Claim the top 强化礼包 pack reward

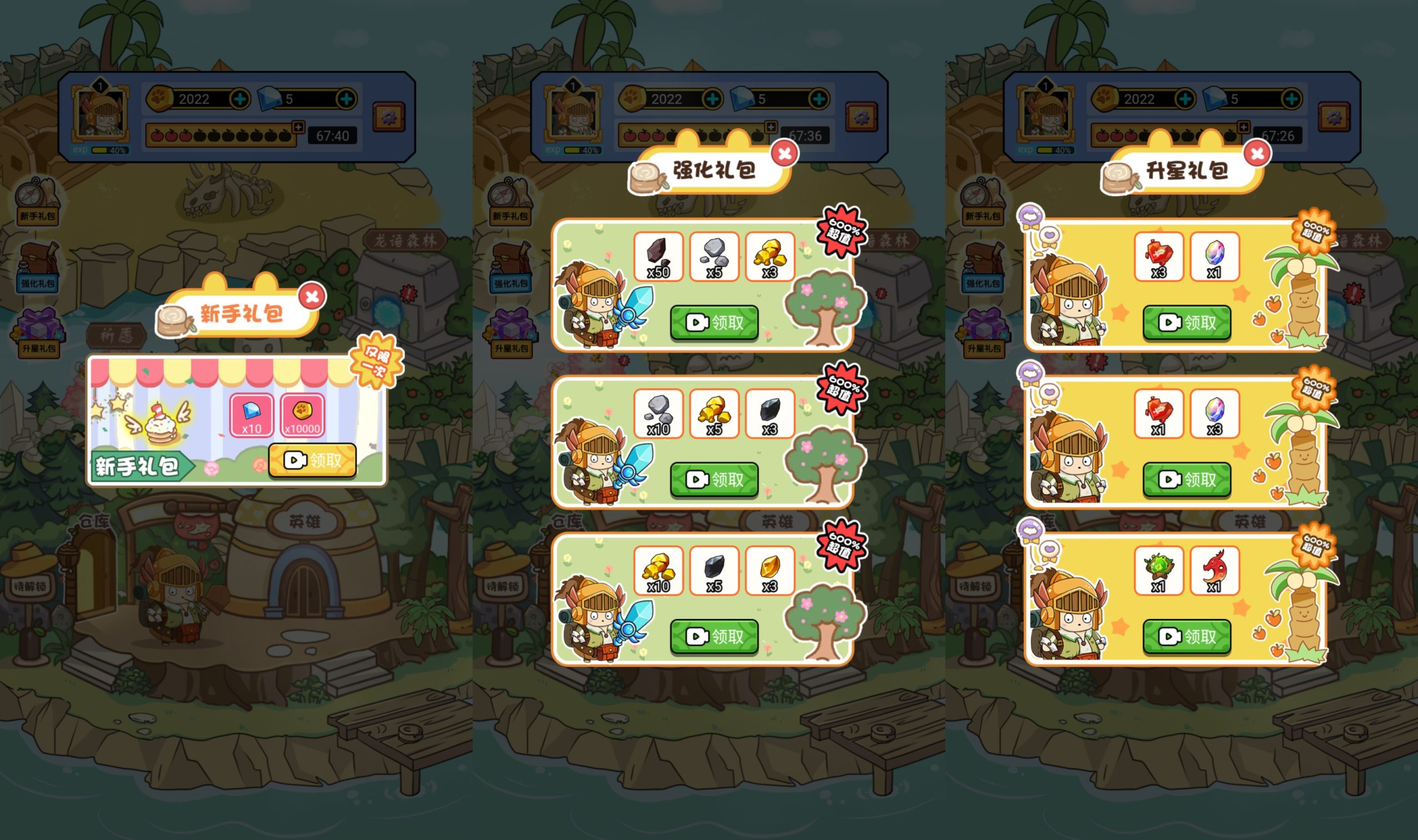click(715, 323)
